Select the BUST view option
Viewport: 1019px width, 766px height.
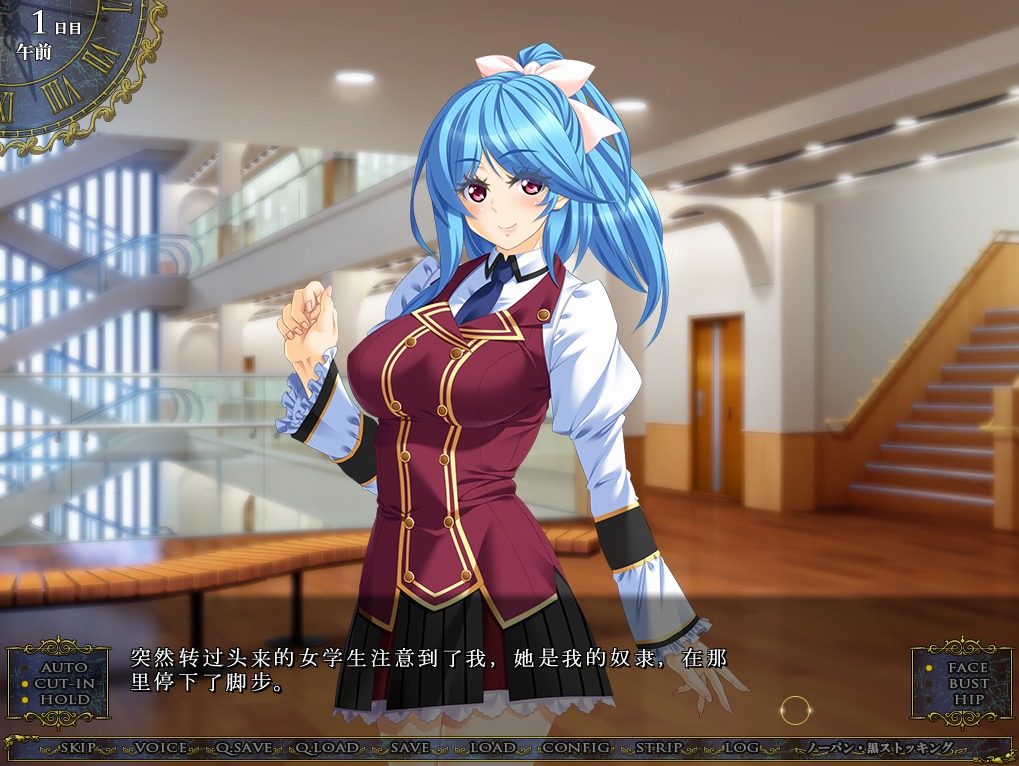click(967, 683)
